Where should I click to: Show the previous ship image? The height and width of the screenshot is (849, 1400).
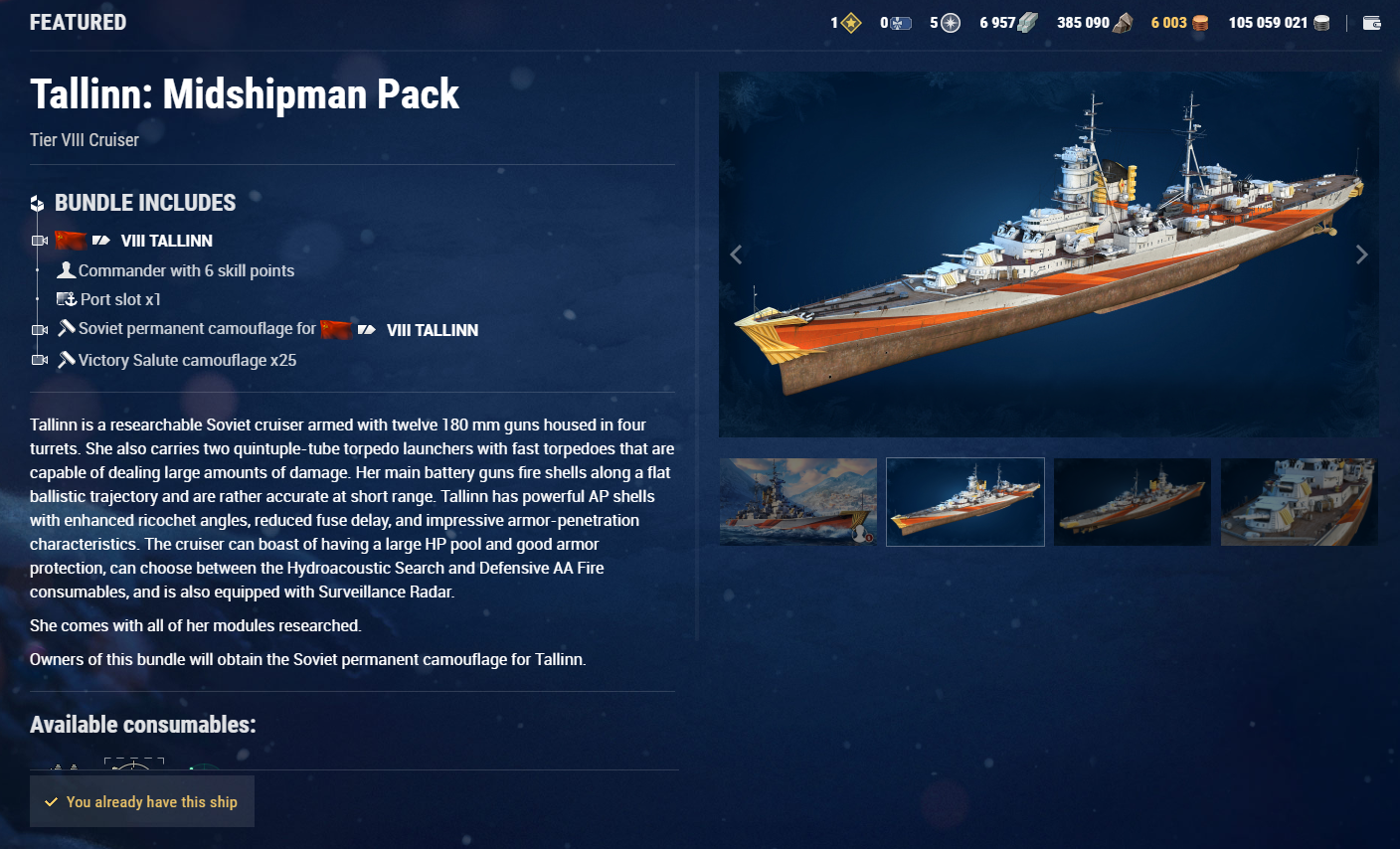(736, 255)
